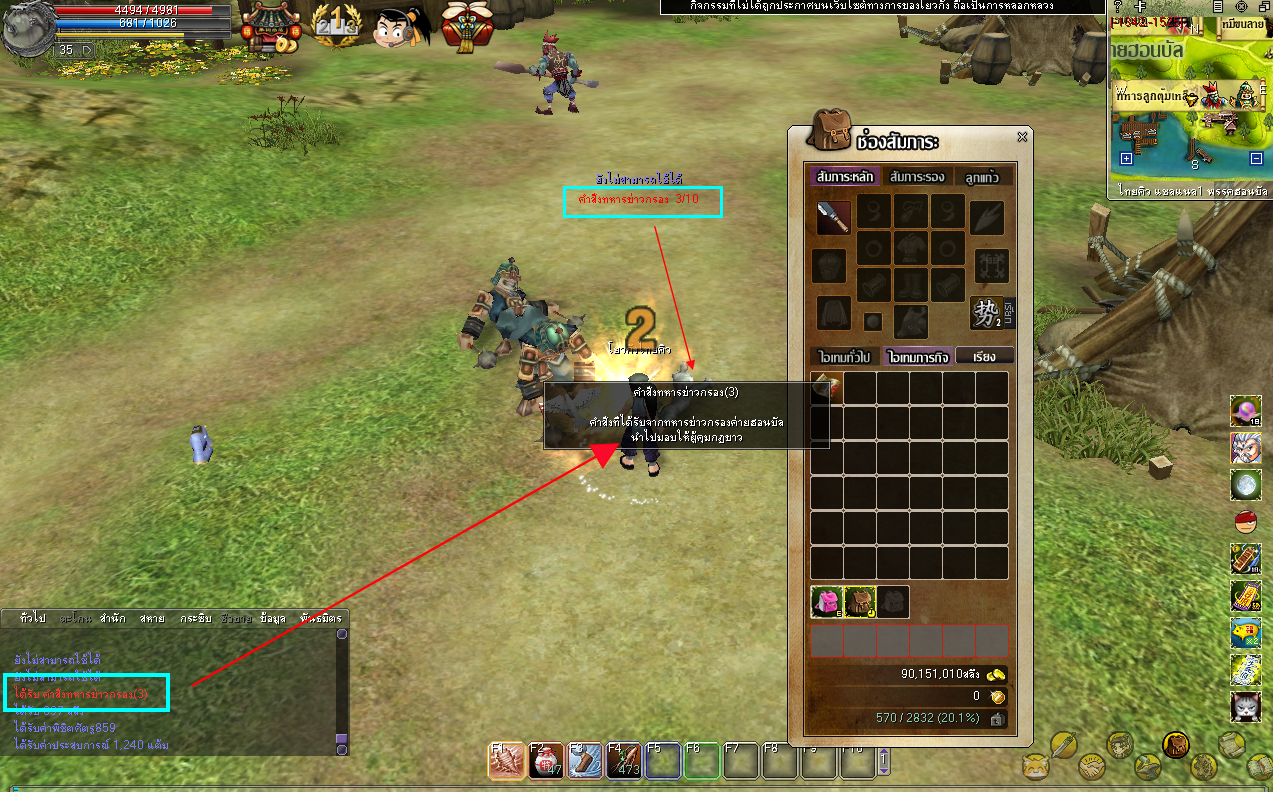This screenshot has height=792, width=1273.
Task: Show the ไอเทมทั่วไป item list
Action: [x=845, y=355]
